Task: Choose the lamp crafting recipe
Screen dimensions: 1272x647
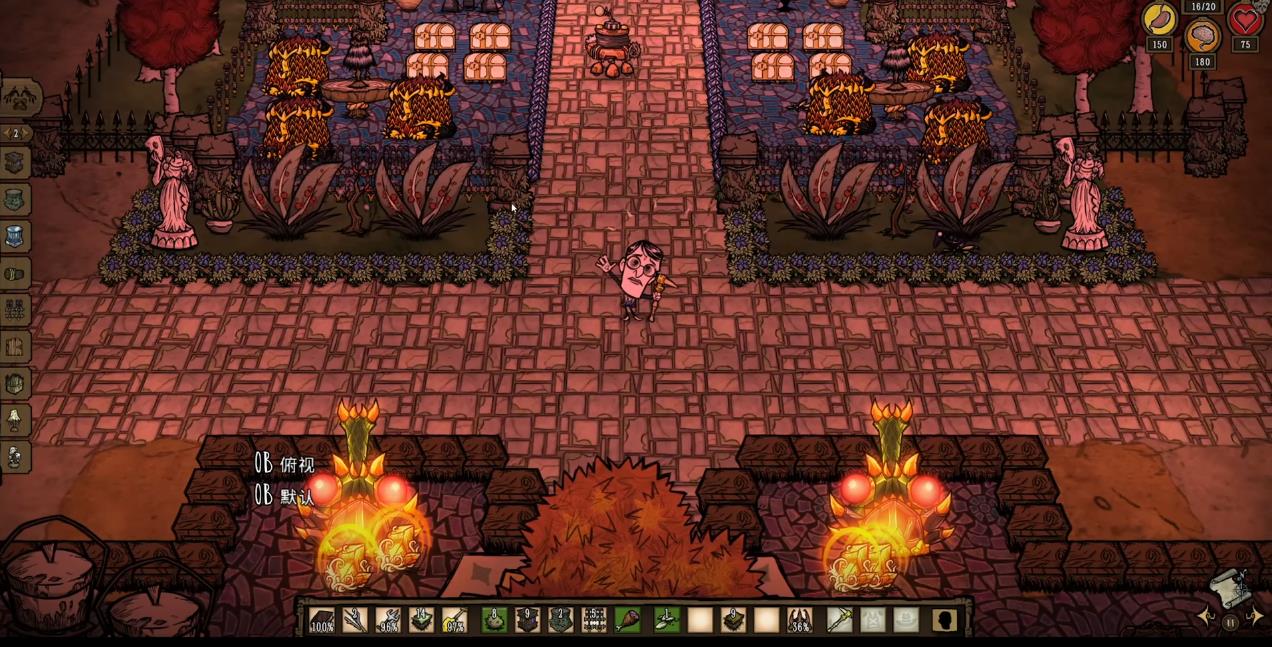Action: [15, 420]
